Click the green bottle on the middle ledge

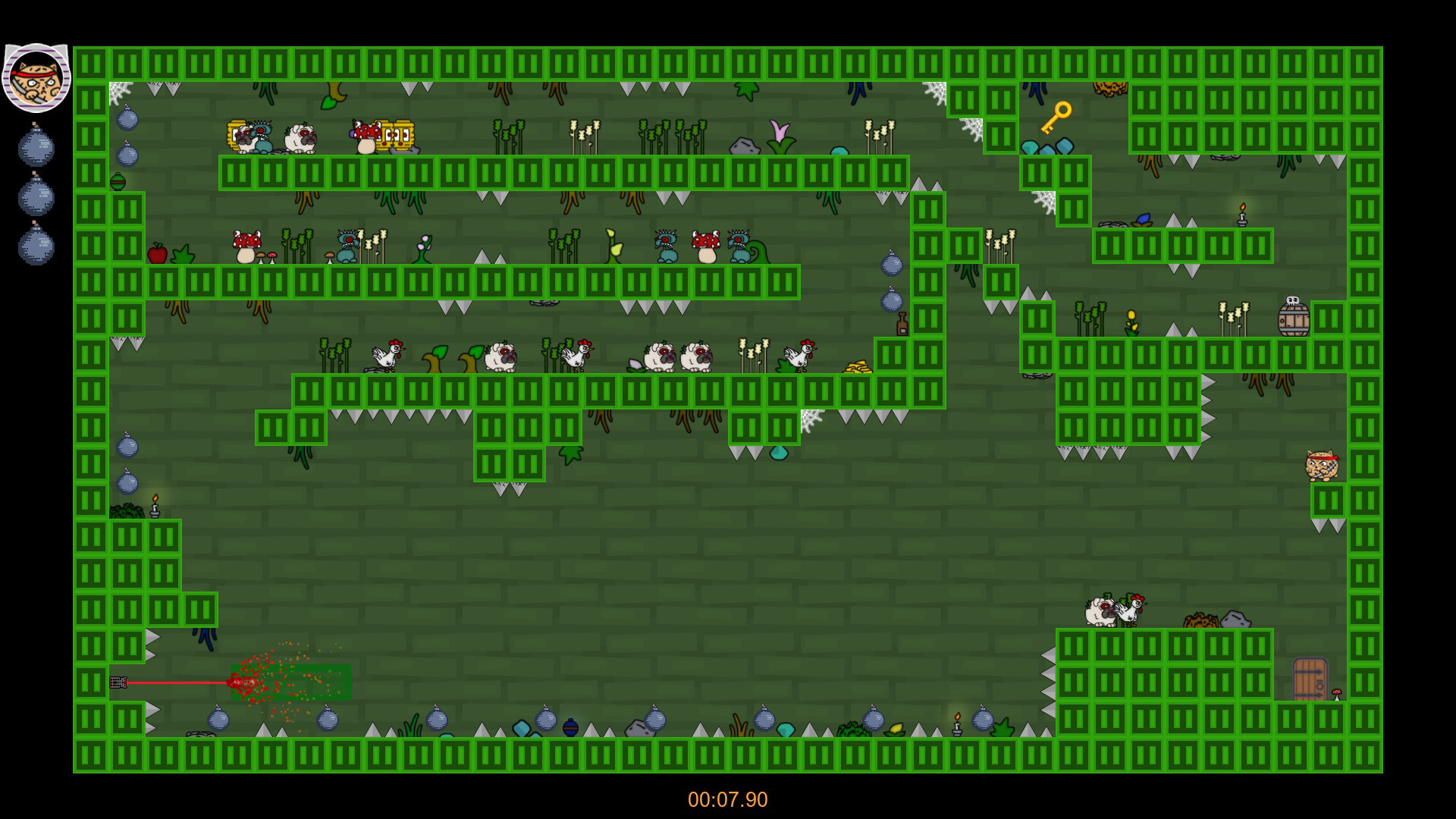pyautogui.click(x=899, y=322)
